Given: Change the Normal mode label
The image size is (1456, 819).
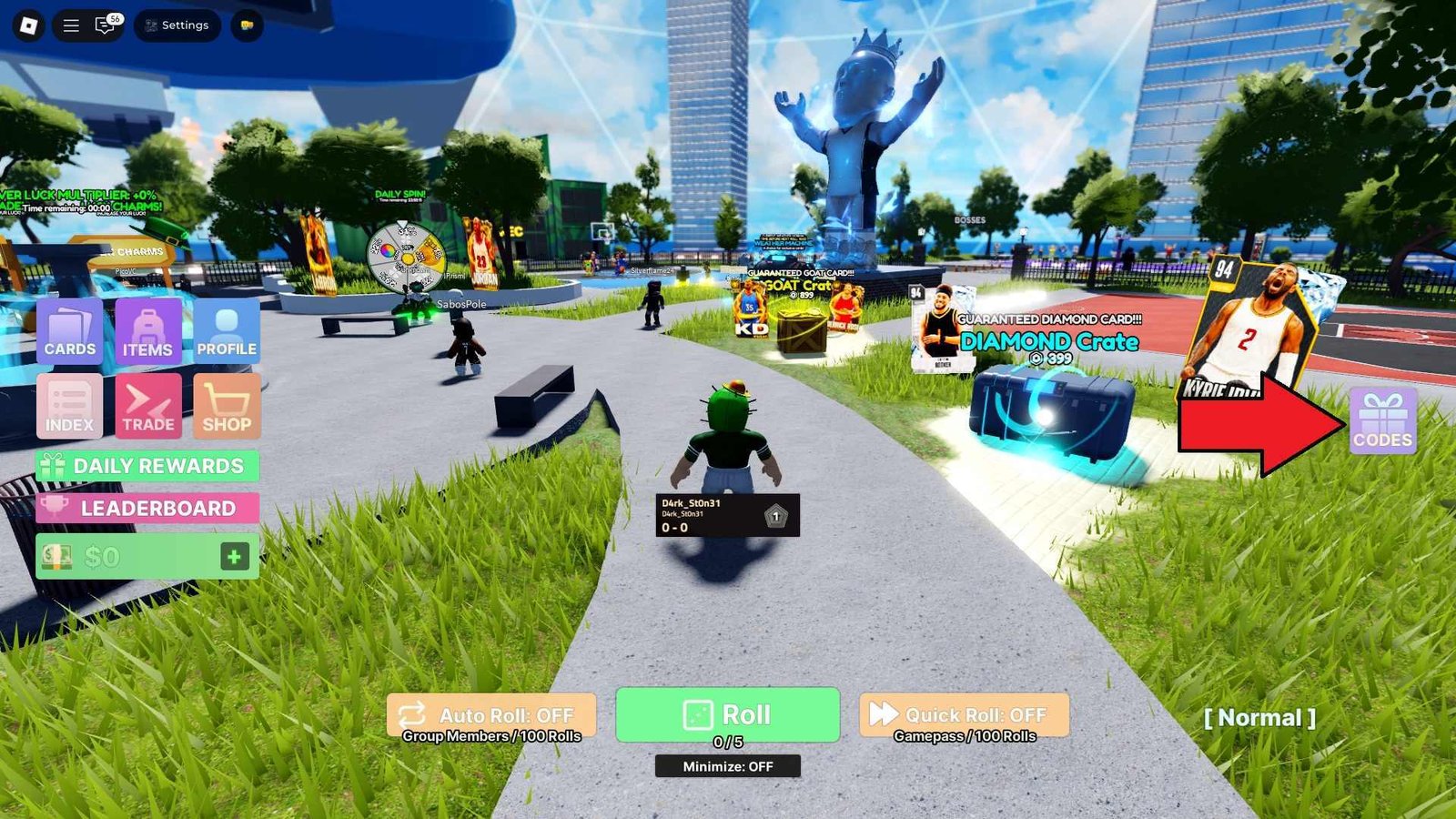Looking at the screenshot, I should pos(1259,718).
